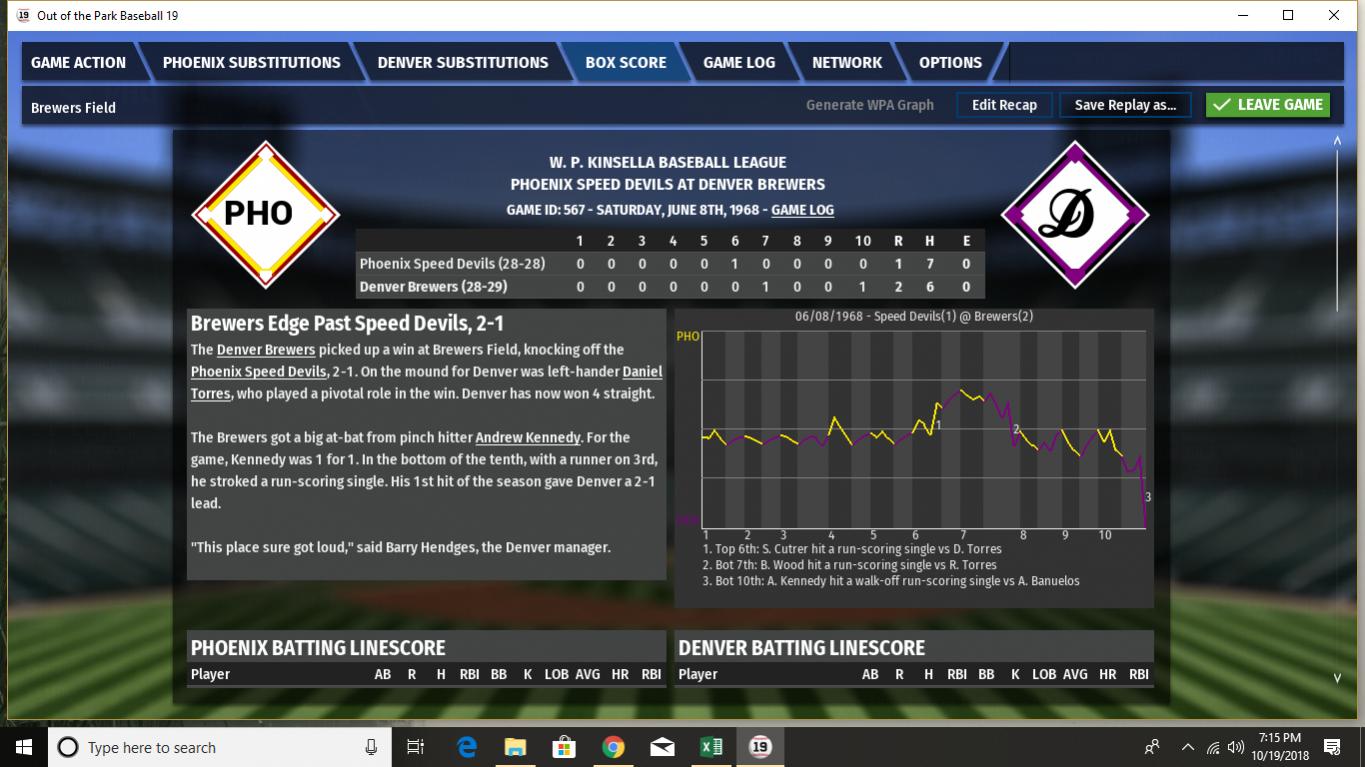Open the Phoenix Speed Devils recap link
The width and height of the screenshot is (1365, 767).
[x=258, y=372]
